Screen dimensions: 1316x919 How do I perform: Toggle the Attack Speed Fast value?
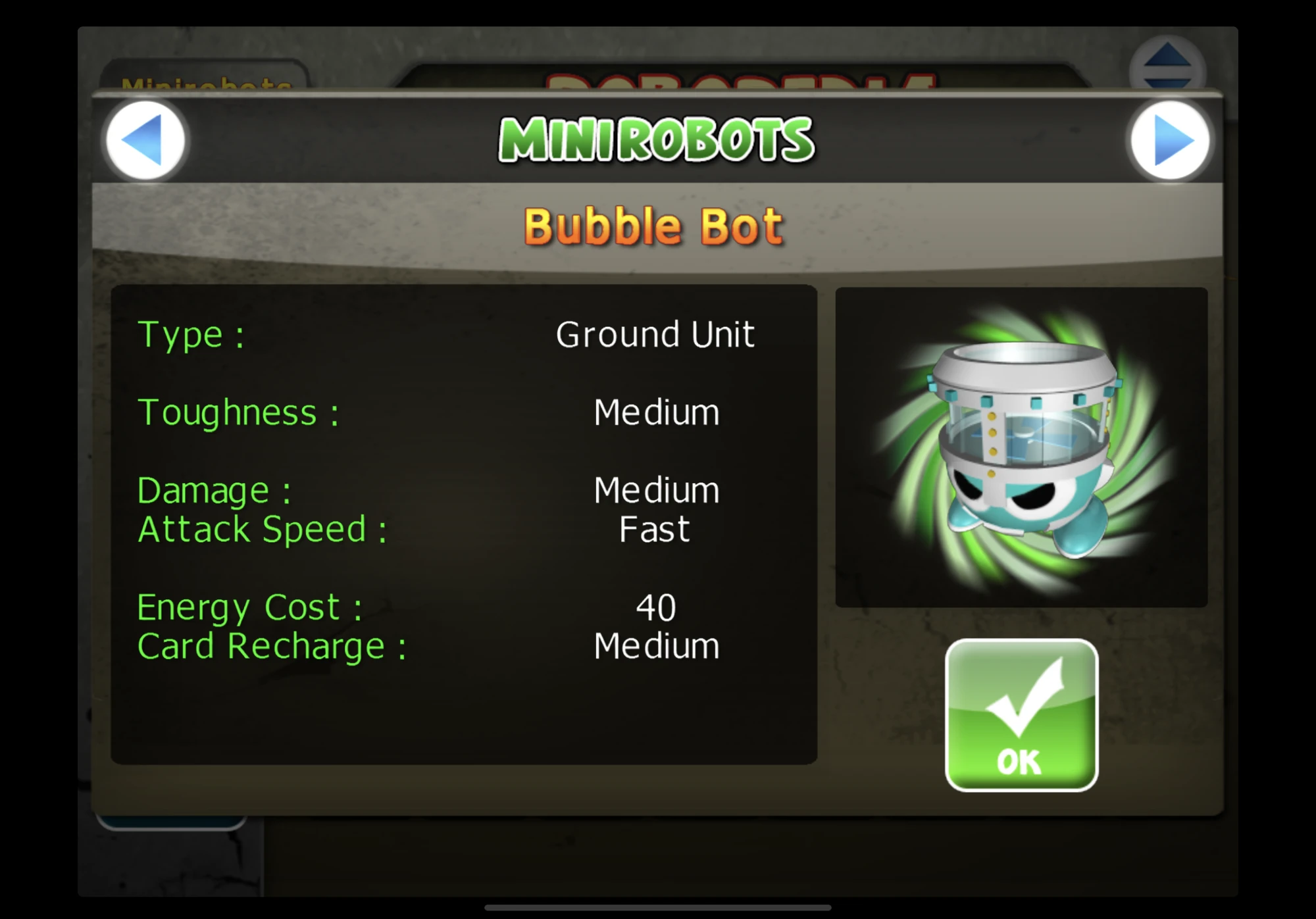pos(654,528)
